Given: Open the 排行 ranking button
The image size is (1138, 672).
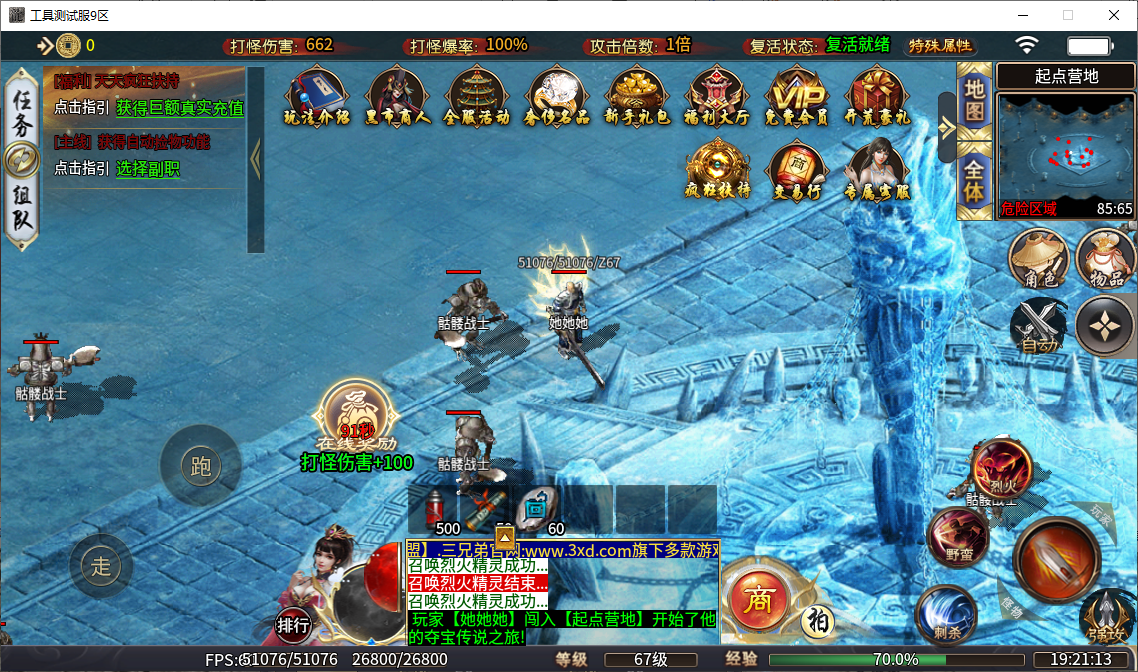Looking at the screenshot, I should [294, 625].
